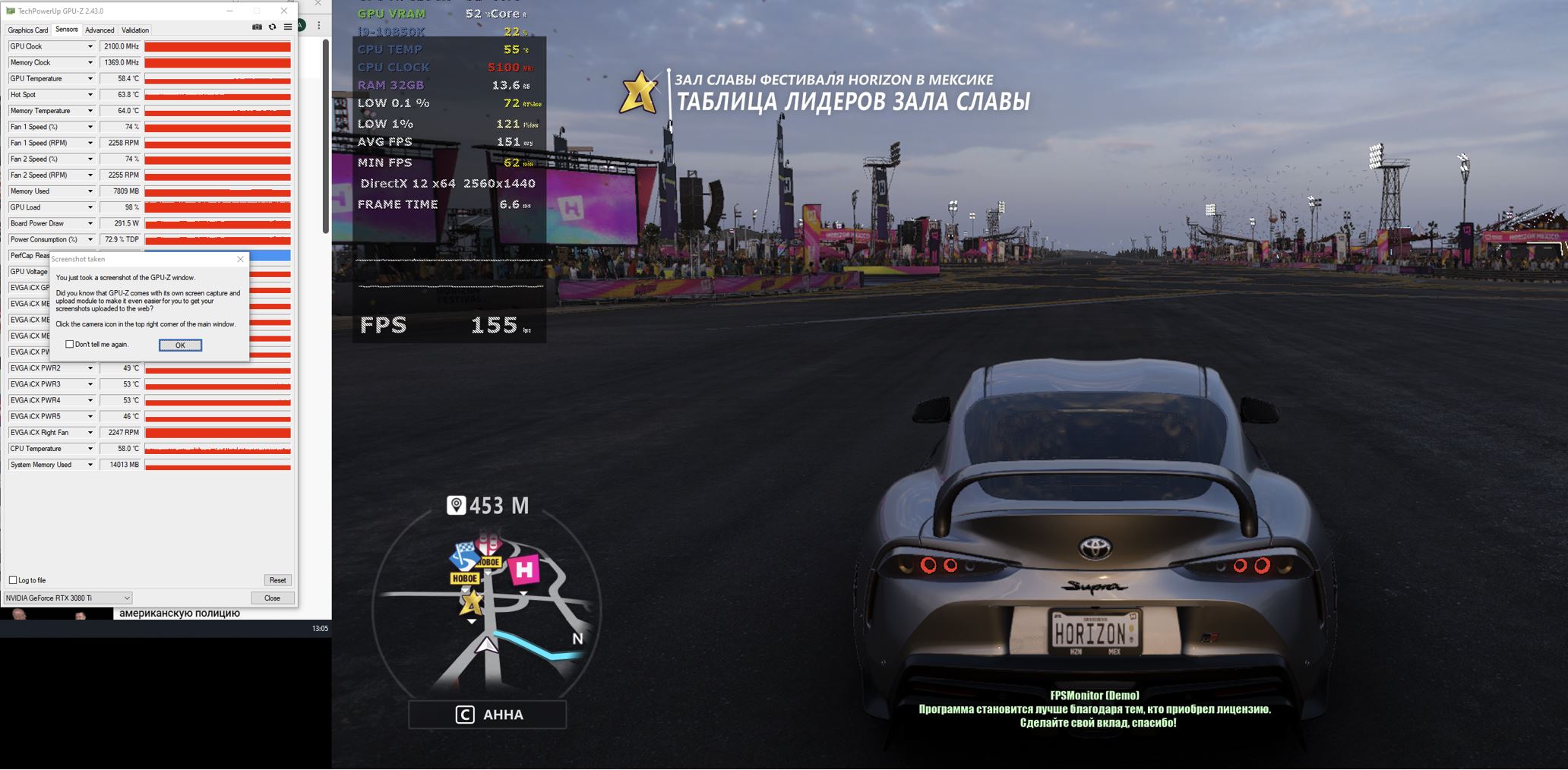Select the blue checkered race marker on minimap
This screenshot has height=770, width=1568.
[463, 556]
